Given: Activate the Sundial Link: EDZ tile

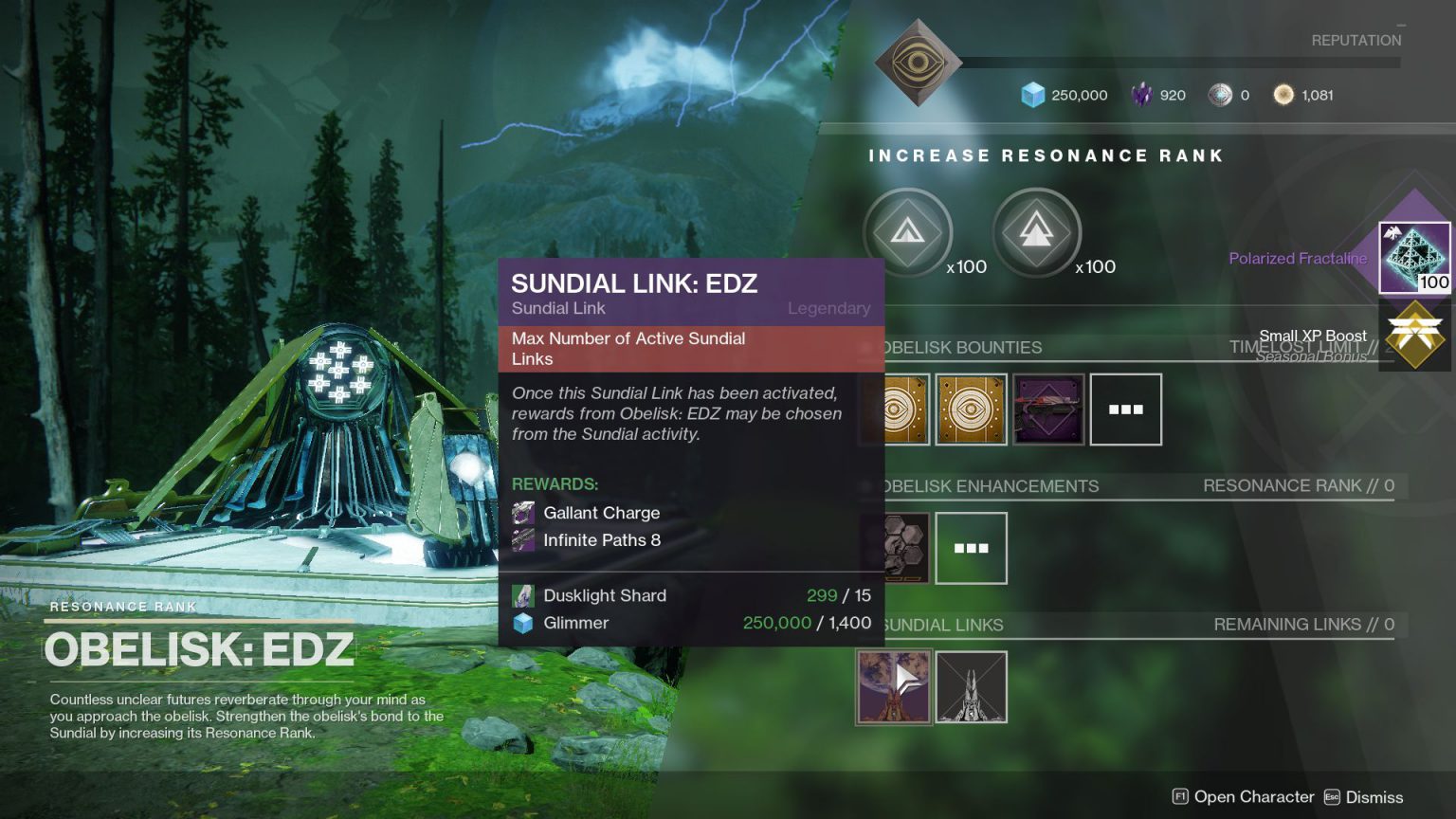Looking at the screenshot, I should 894,687.
